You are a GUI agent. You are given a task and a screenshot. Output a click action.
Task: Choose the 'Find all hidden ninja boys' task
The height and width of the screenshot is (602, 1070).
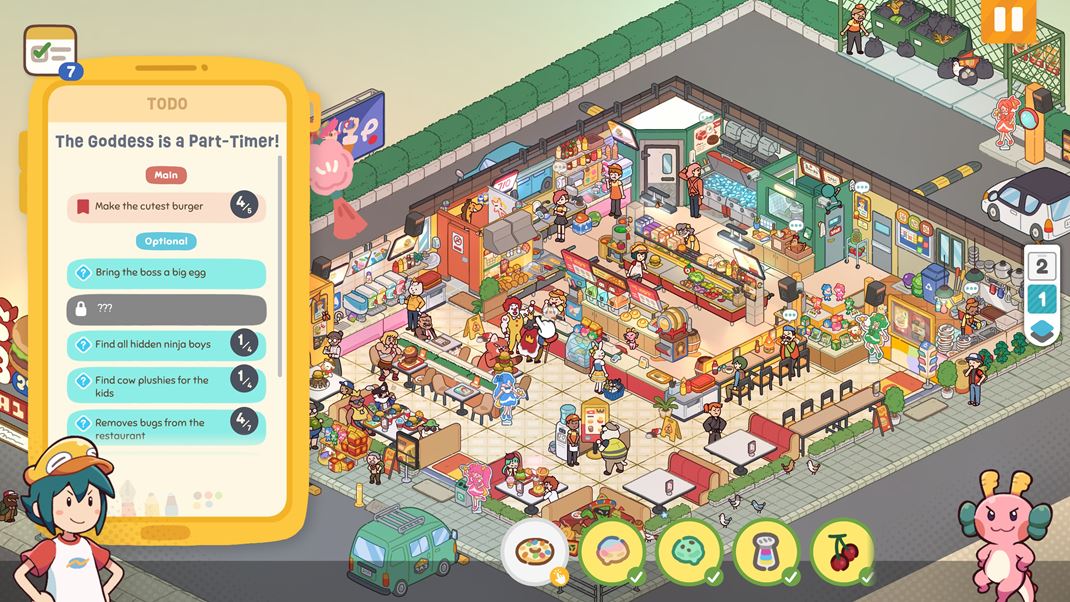click(x=166, y=345)
